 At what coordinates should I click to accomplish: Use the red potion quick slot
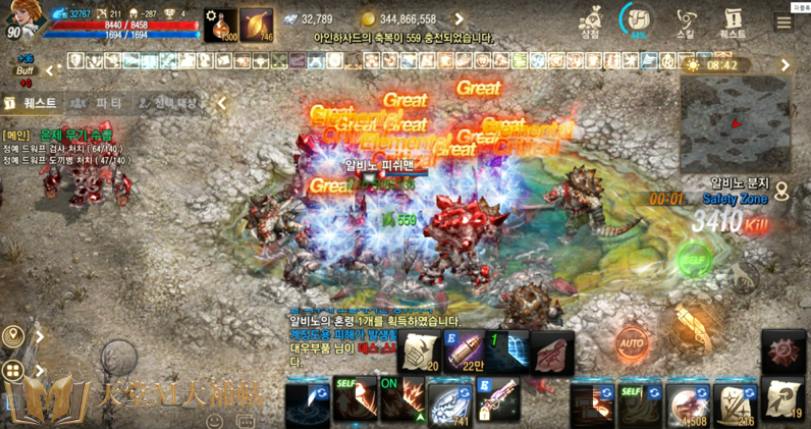click(221, 24)
